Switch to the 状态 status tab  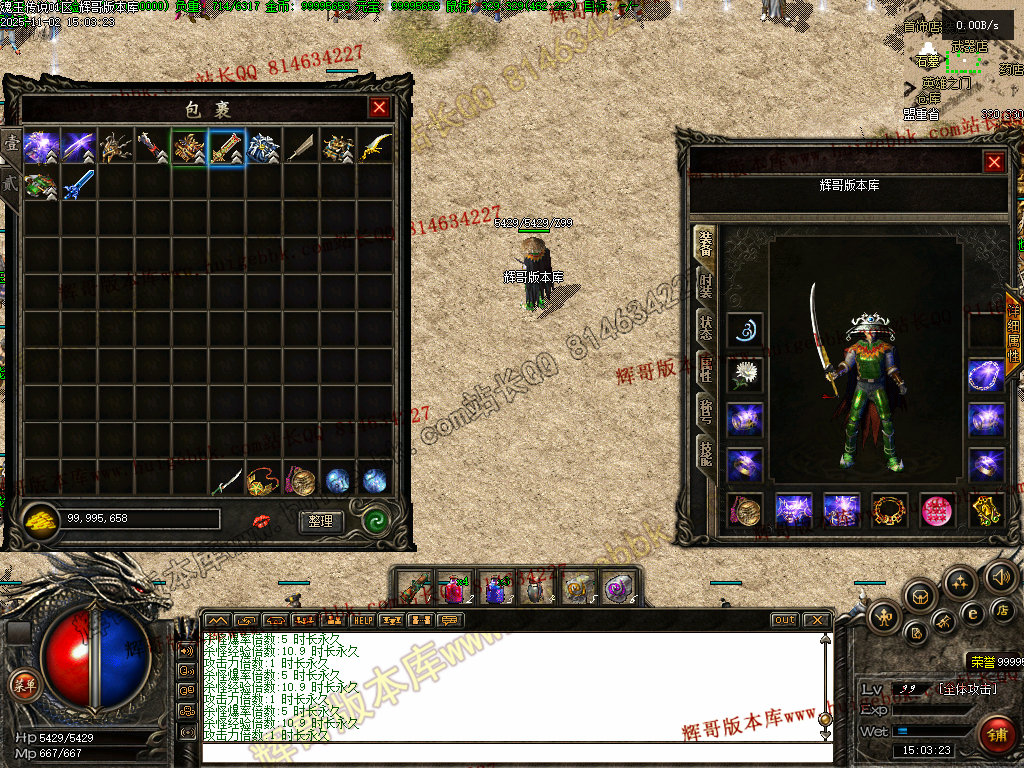[705, 326]
